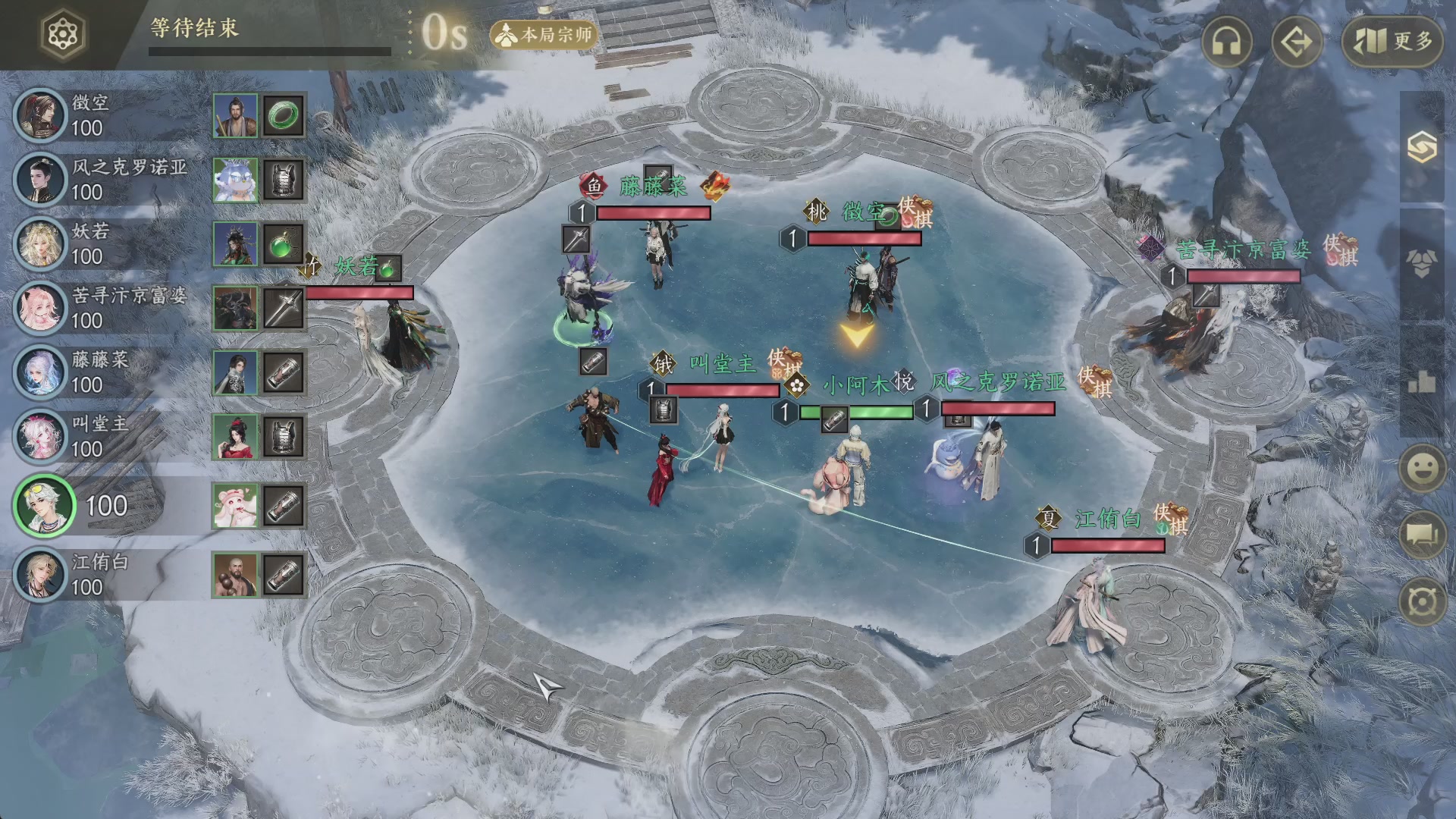
Task: Click the S-shaped hexagon sidebar icon
Action: click(1422, 146)
